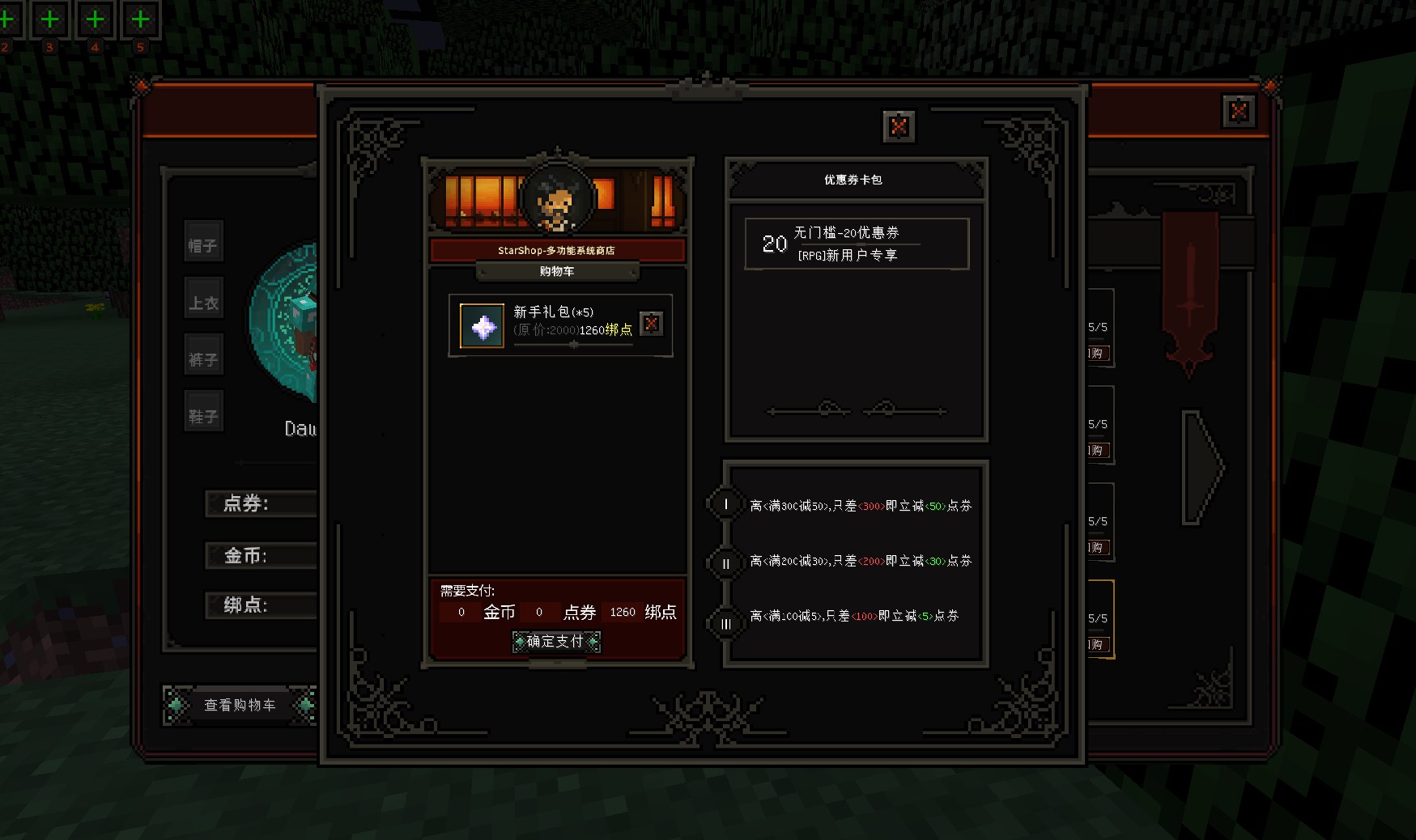Click the 新手礼包 item icon

483,326
